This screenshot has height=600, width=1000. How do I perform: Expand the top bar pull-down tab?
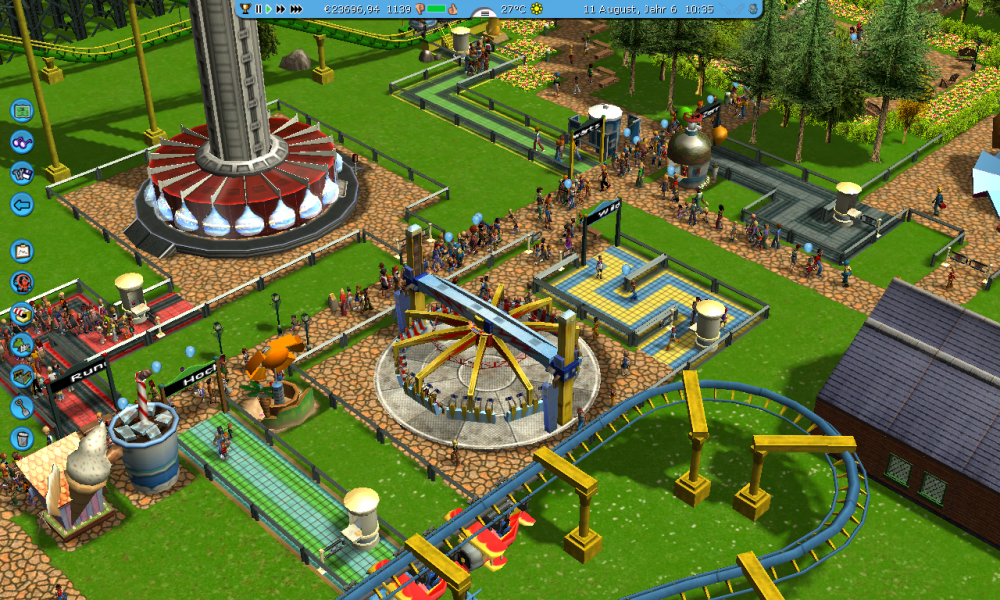click(484, 14)
